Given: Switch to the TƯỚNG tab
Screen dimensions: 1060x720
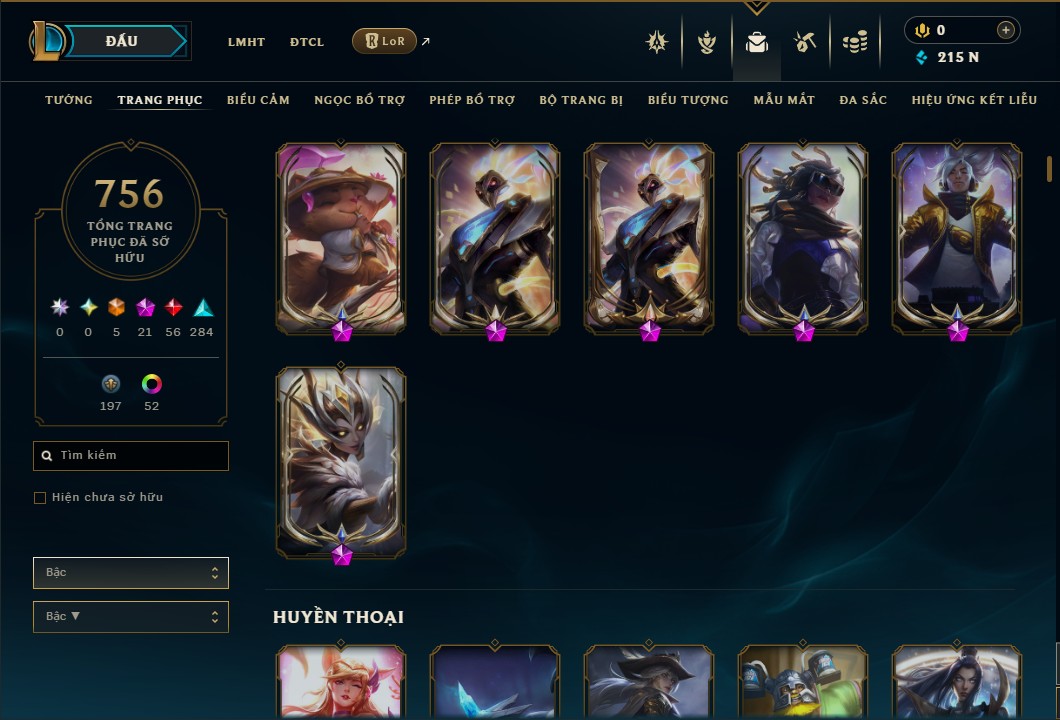Looking at the screenshot, I should pyautogui.click(x=69, y=100).
